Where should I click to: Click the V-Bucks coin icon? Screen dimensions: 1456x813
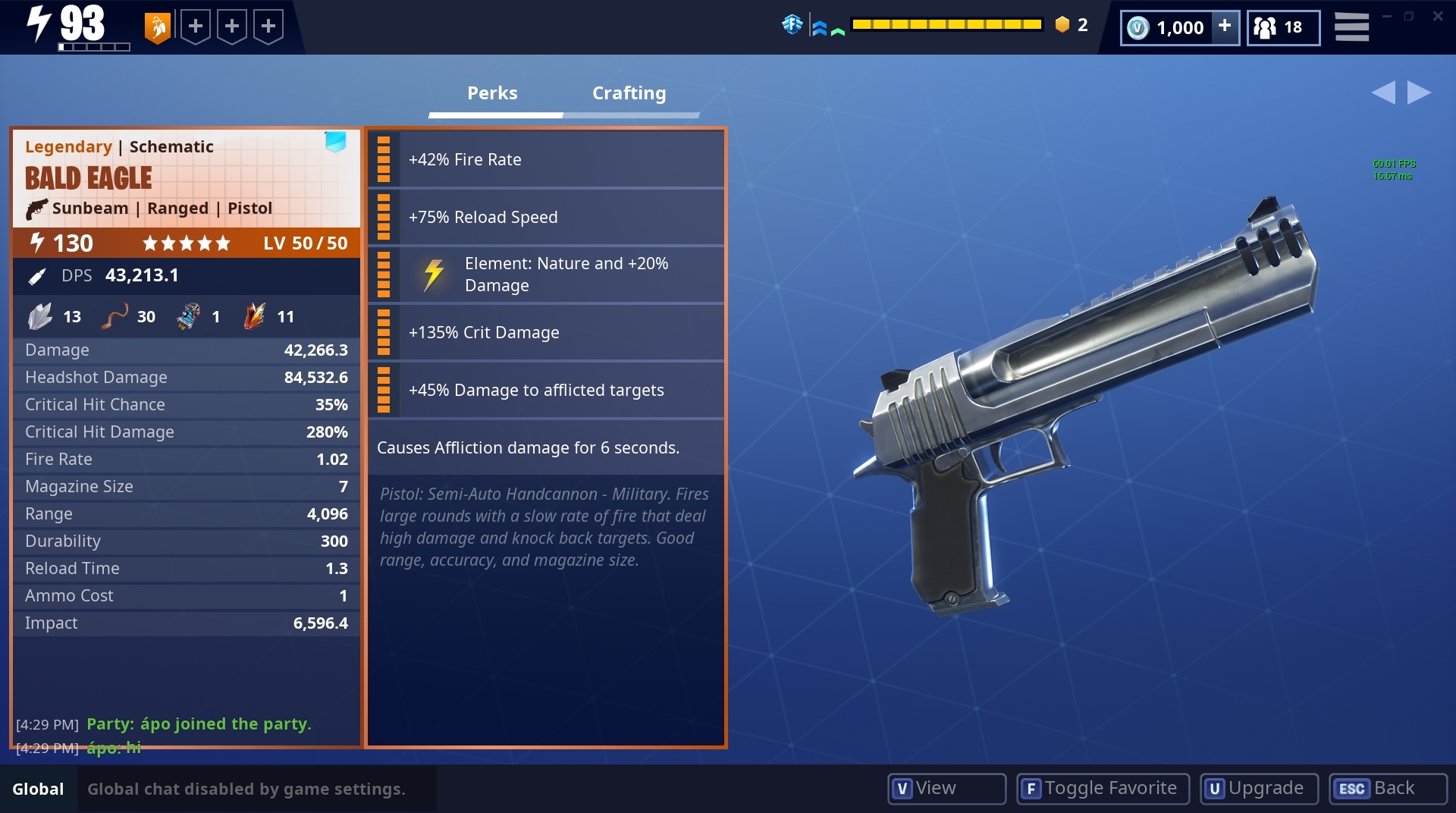(x=1136, y=27)
